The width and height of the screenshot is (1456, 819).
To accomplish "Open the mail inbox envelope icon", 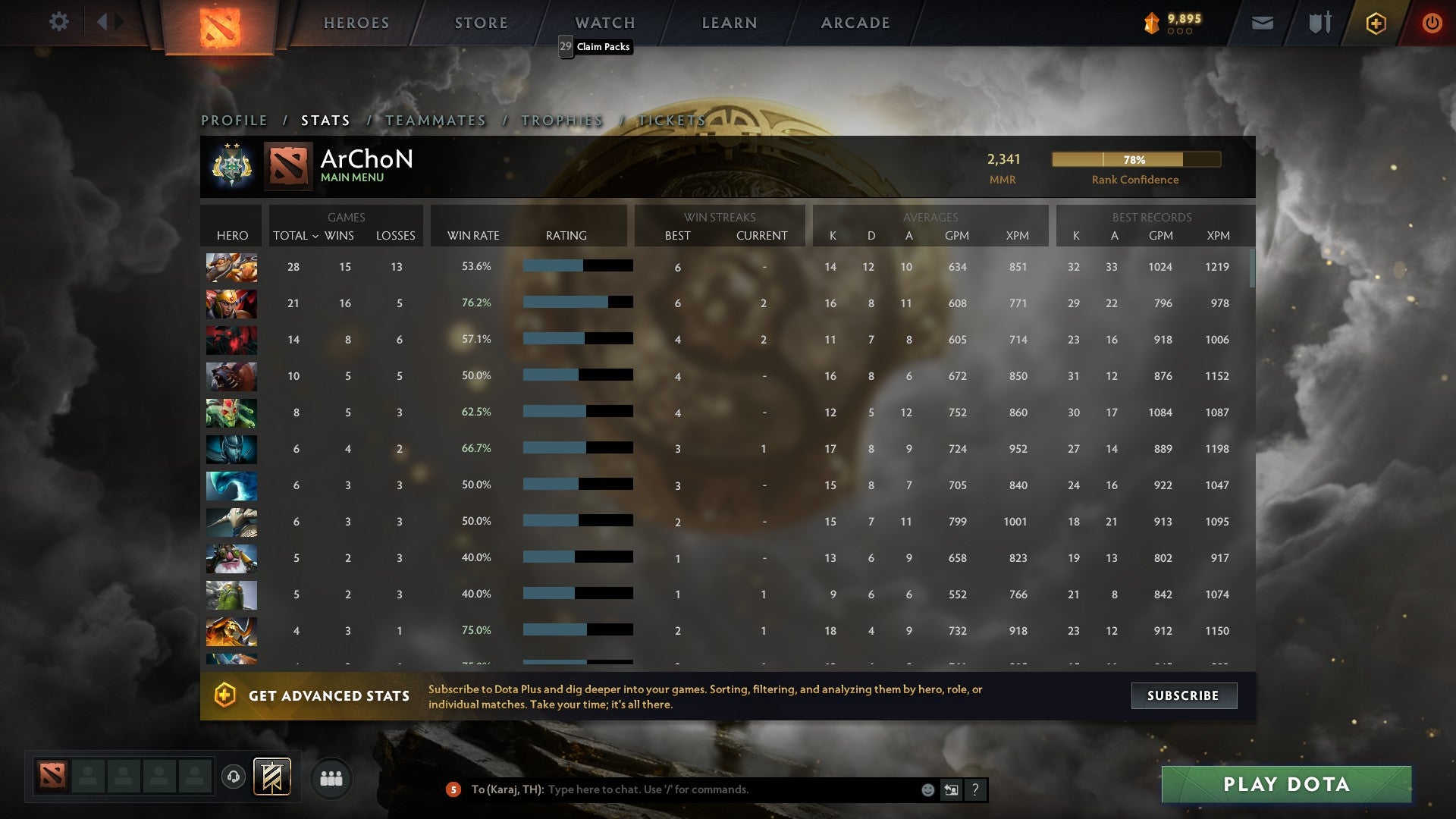I will click(1262, 23).
